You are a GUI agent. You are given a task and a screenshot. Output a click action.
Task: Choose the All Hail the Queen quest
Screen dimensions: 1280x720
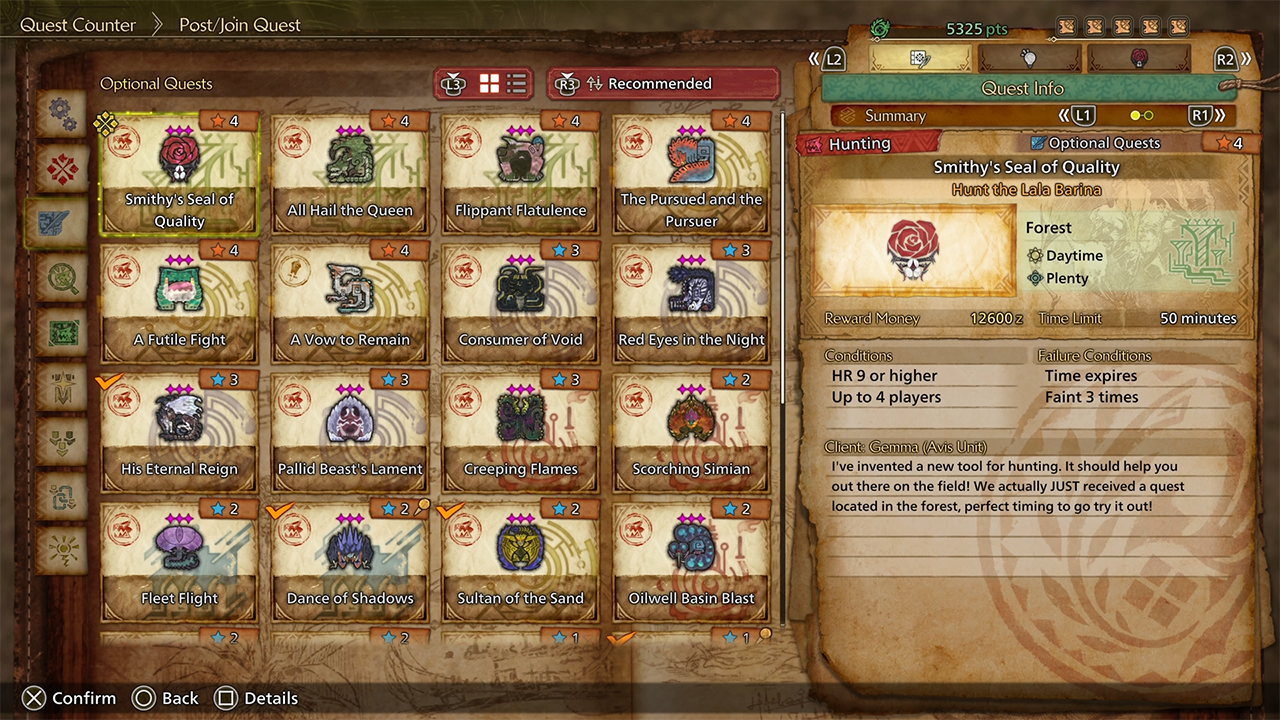[x=350, y=173]
